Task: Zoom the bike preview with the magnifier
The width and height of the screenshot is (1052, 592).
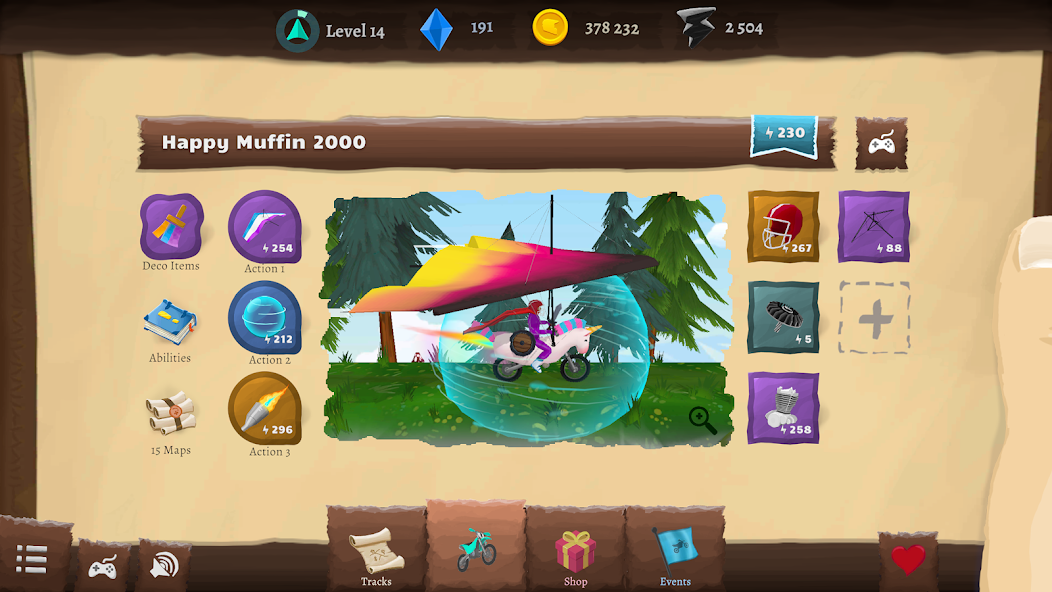Action: tap(702, 420)
